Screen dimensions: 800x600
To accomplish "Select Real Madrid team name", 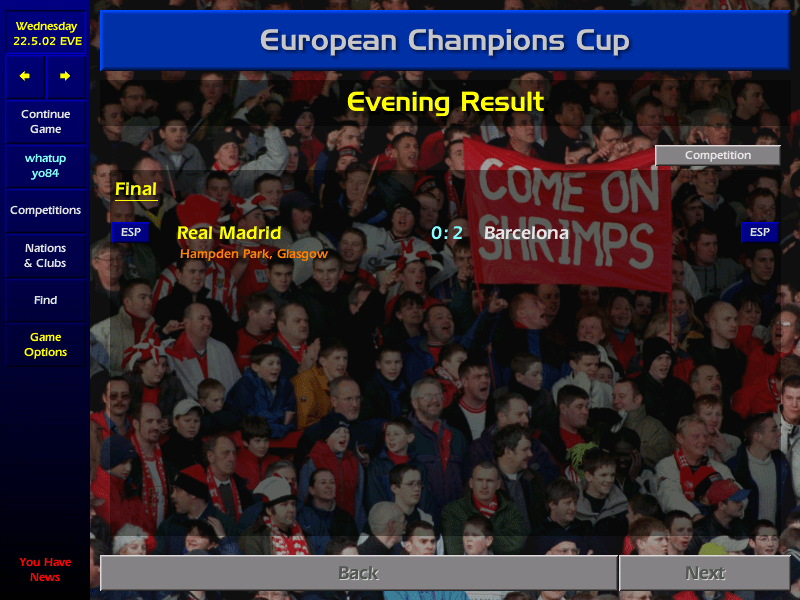I will (x=229, y=233).
